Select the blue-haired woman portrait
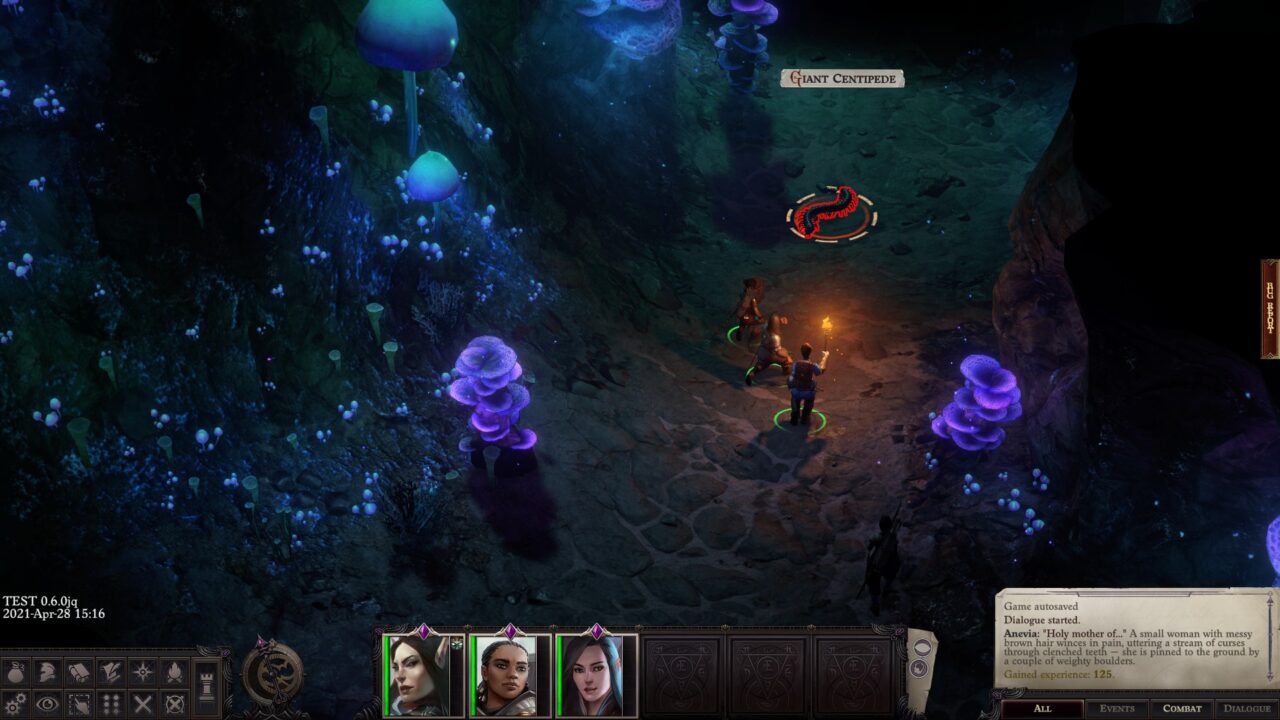 pos(595,676)
